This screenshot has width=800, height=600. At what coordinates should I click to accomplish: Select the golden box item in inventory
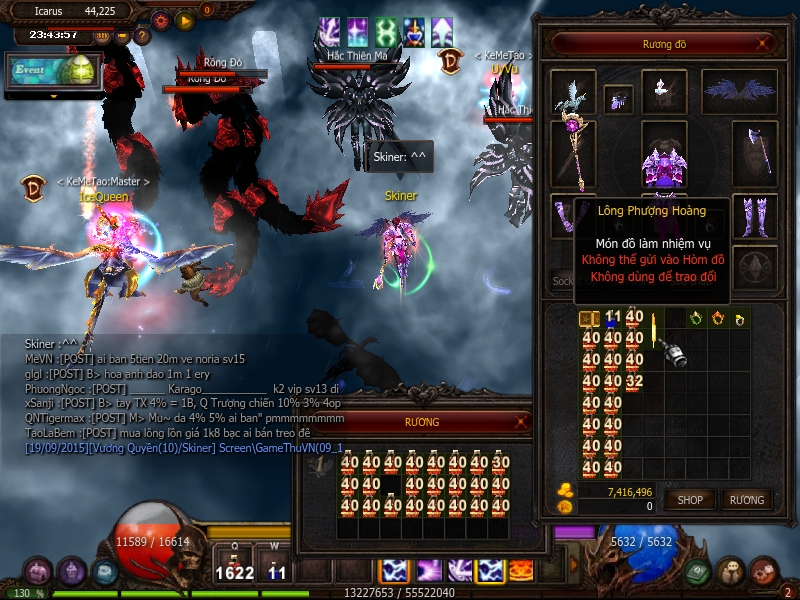pos(589,319)
